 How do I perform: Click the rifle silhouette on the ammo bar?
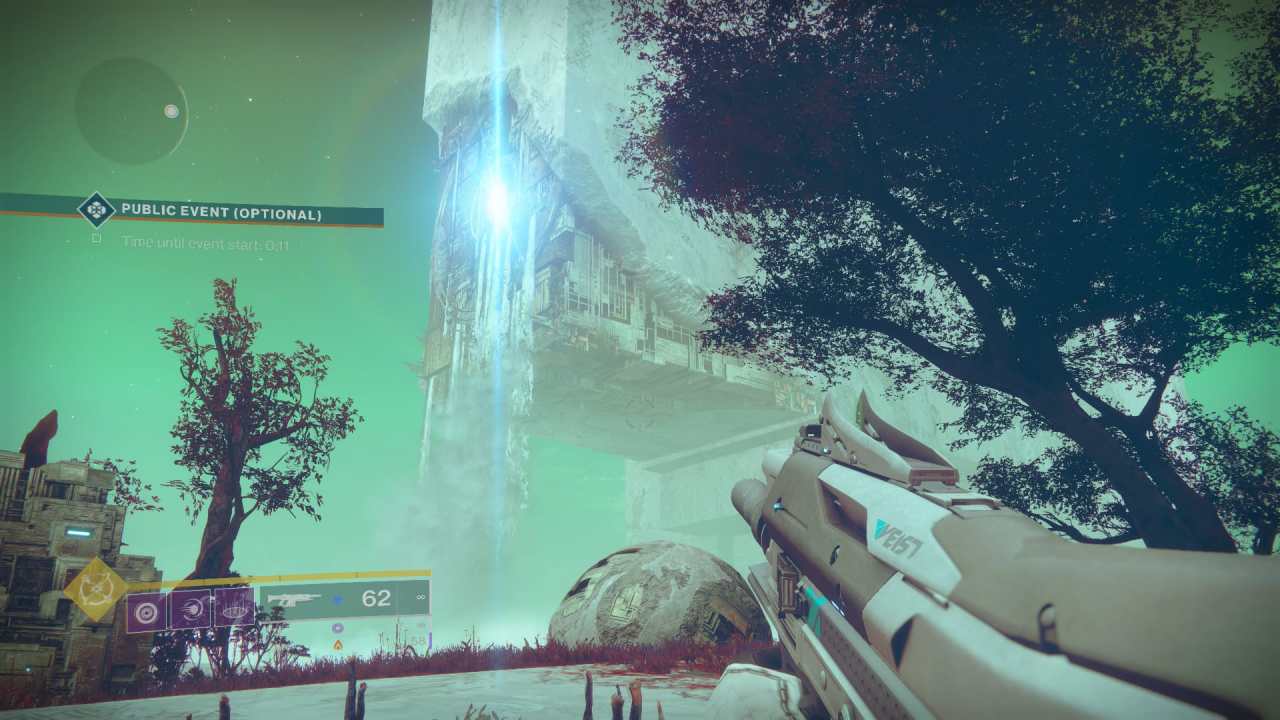(x=294, y=596)
